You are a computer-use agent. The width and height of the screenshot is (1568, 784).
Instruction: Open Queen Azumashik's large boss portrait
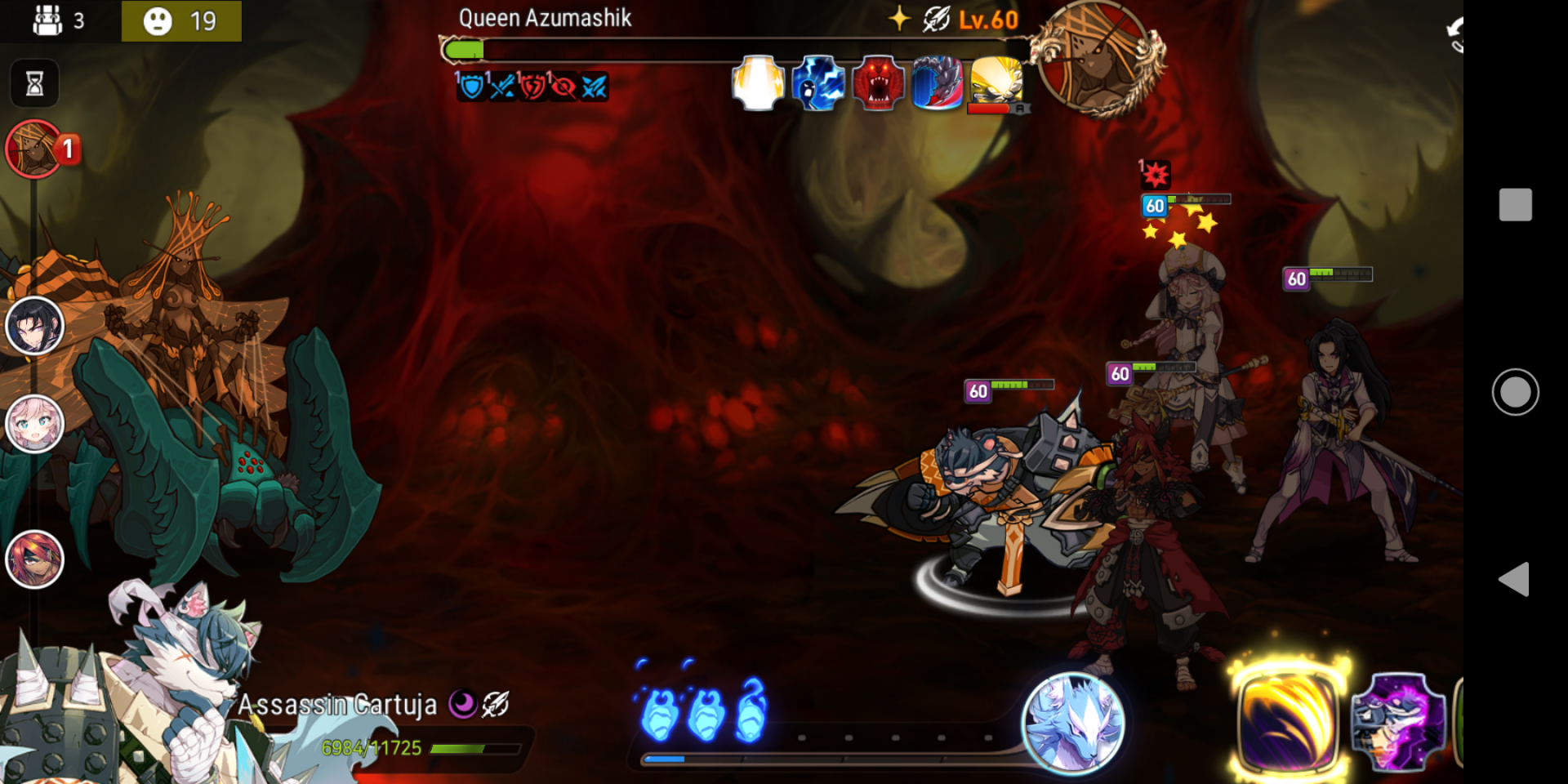pos(1097,57)
